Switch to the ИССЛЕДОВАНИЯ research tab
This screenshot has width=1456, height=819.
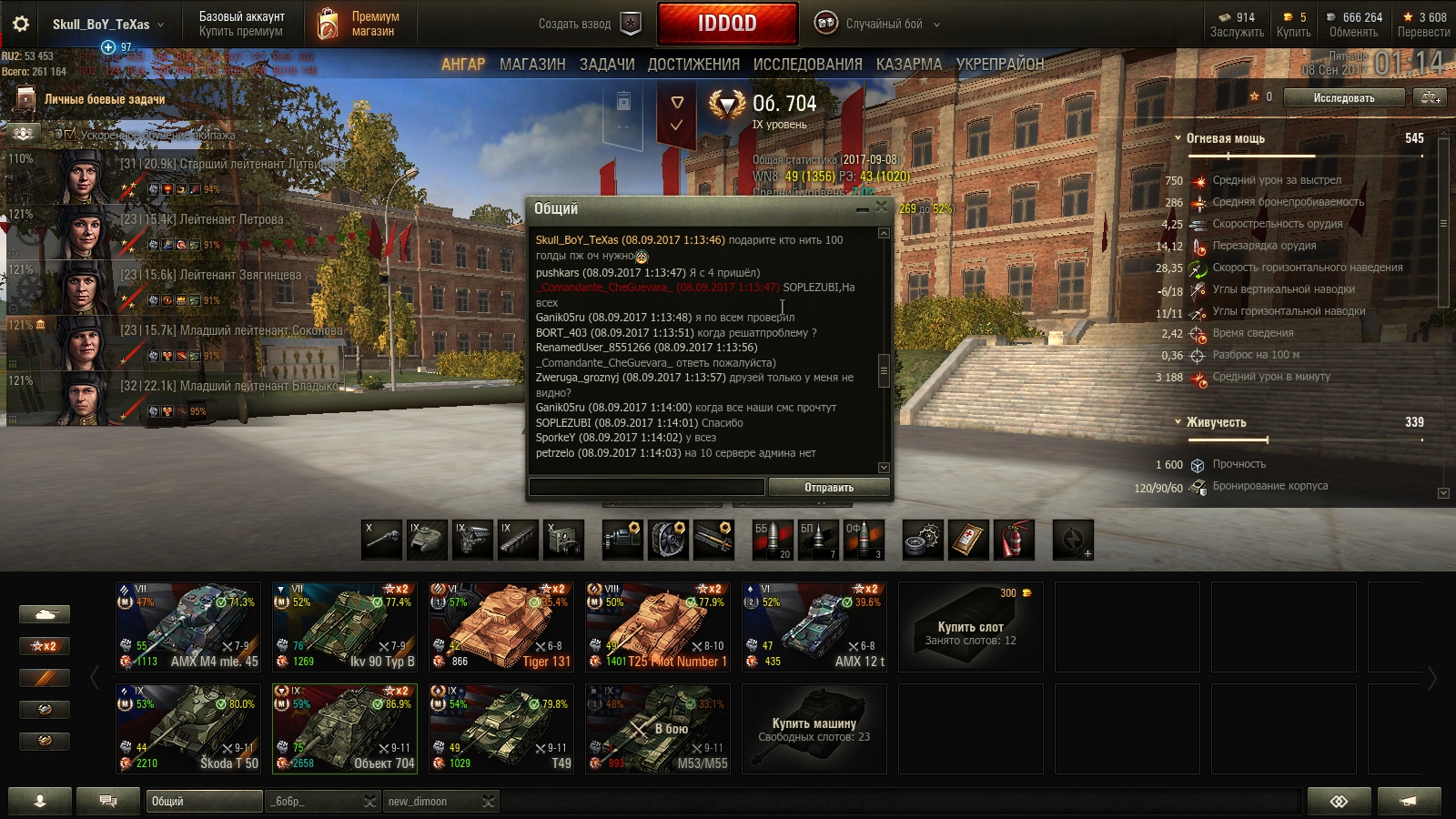pyautogui.click(x=807, y=65)
